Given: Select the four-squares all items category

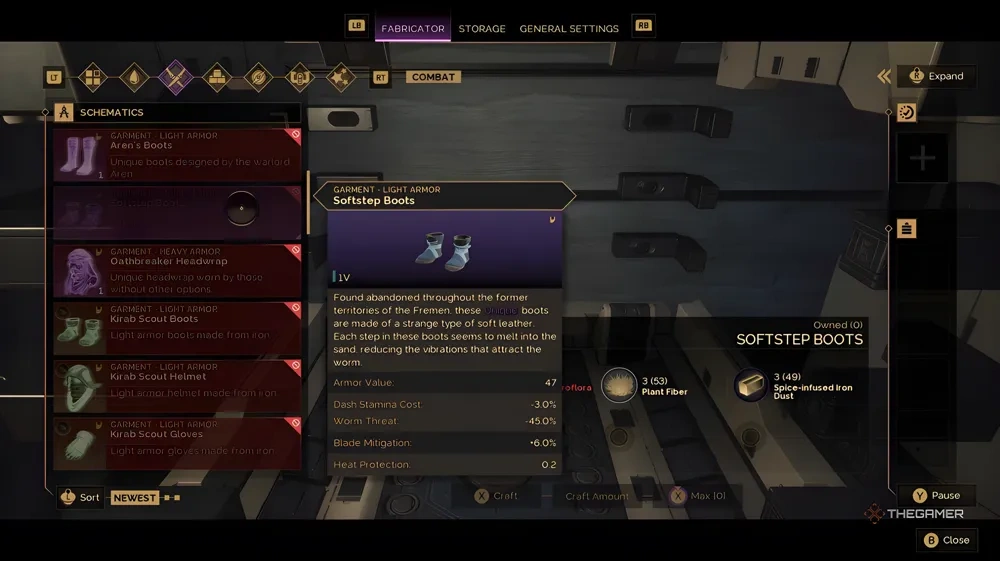Looking at the screenshot, I should coord(92,77).
